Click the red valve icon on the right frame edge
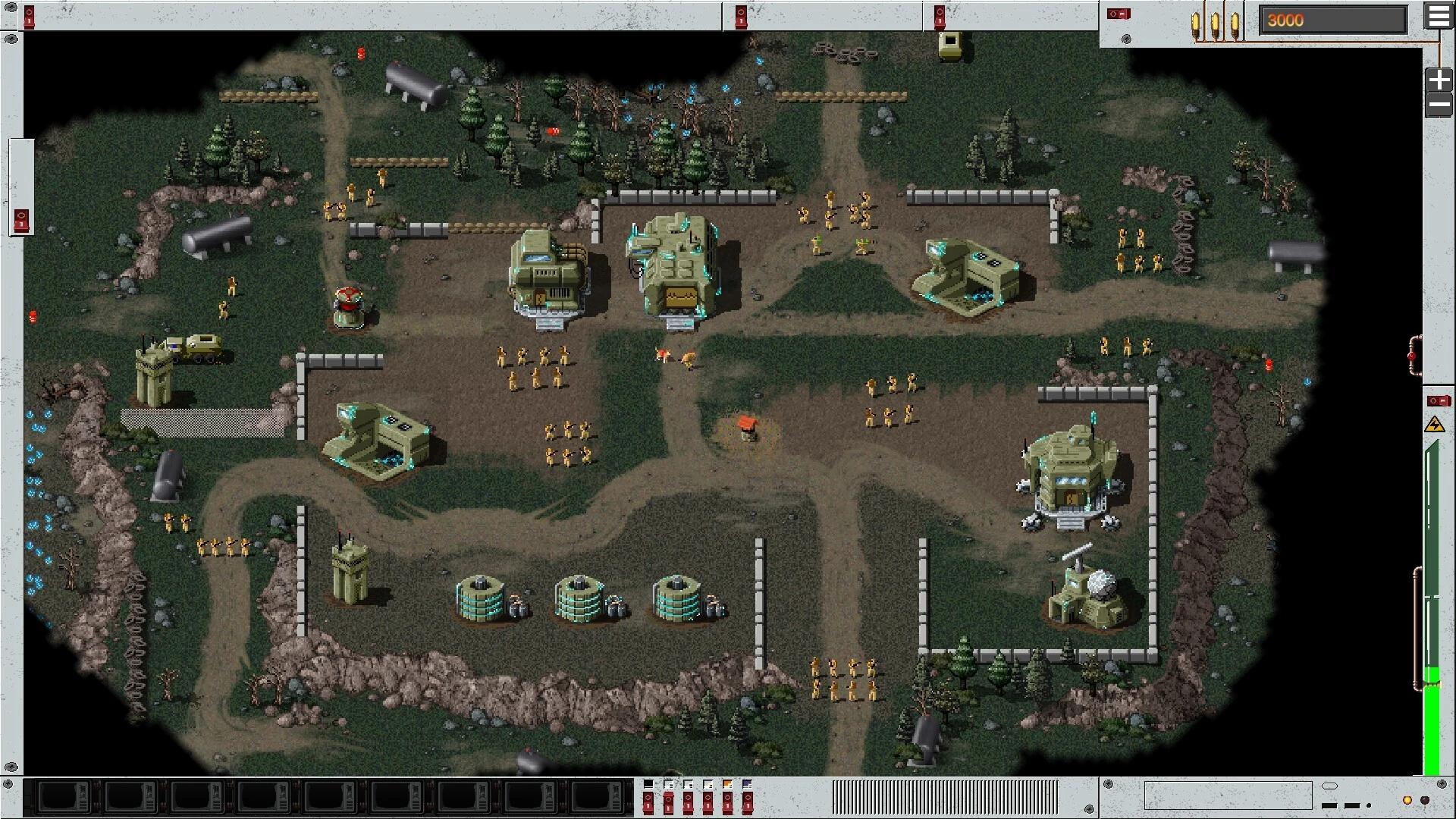The width and height of the screenshot is (1456, 819). point(1411,356)
